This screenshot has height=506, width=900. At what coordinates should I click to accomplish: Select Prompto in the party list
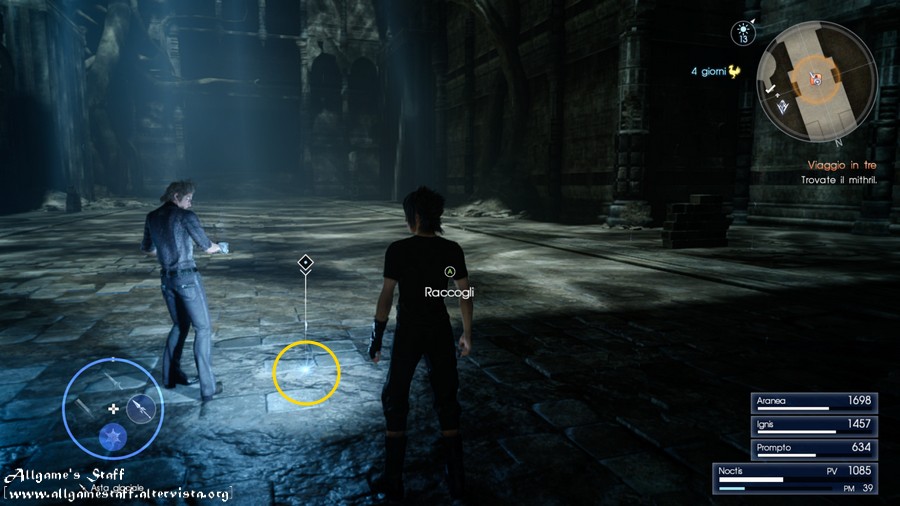814,448
